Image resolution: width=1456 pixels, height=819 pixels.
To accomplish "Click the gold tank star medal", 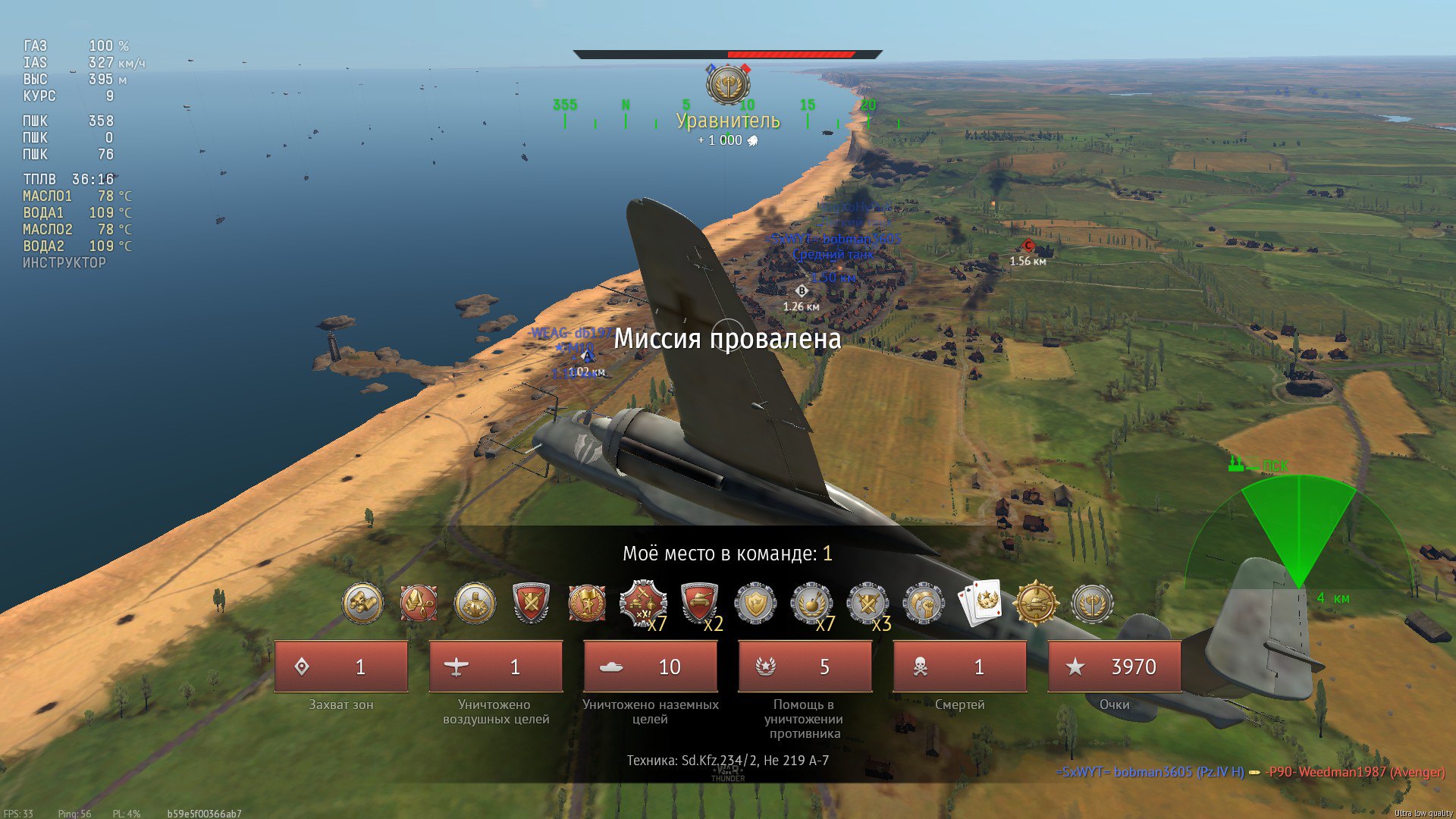I will tap(1035, 604).
